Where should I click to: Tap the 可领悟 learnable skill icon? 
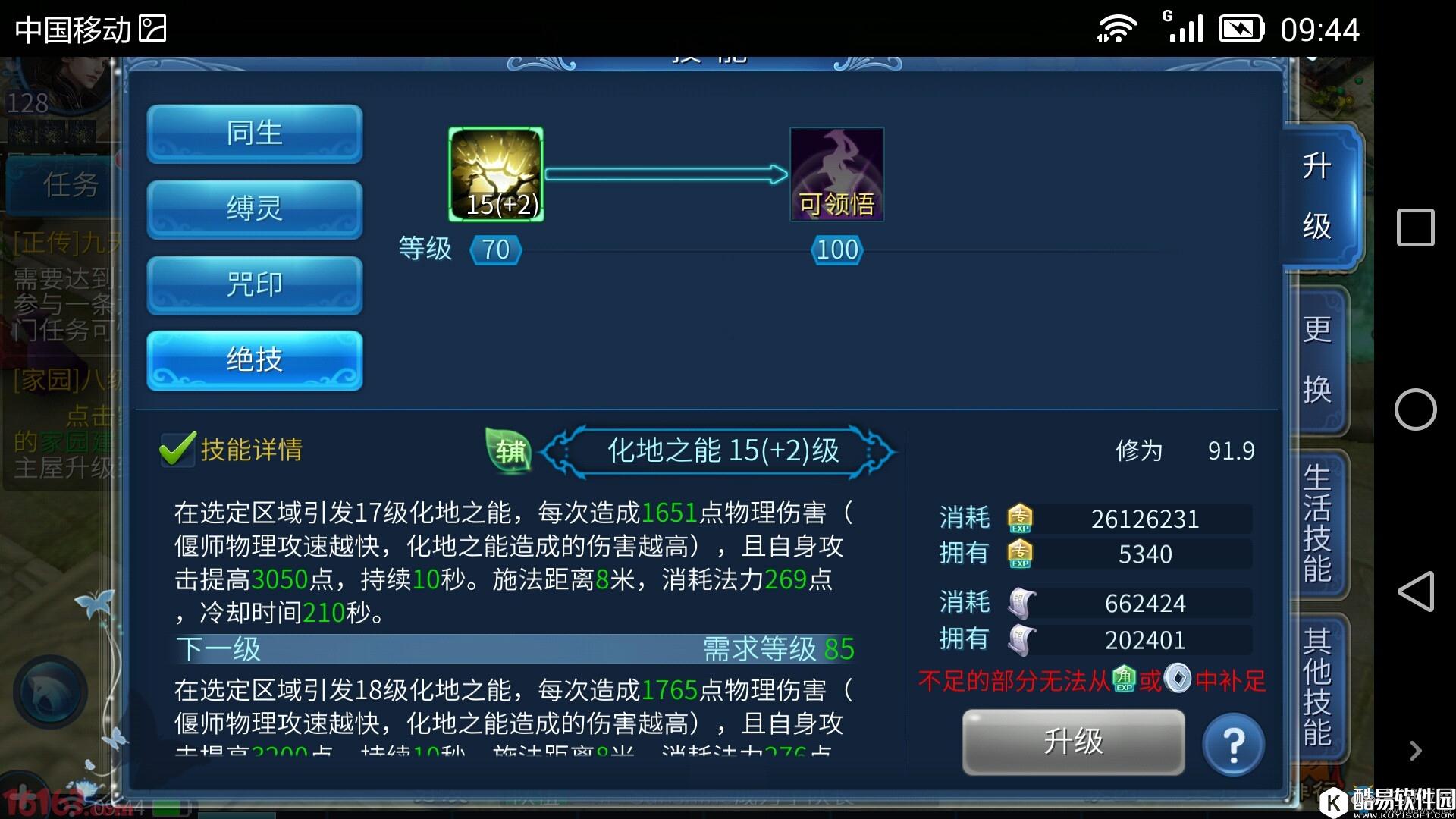tap(836, 173)
